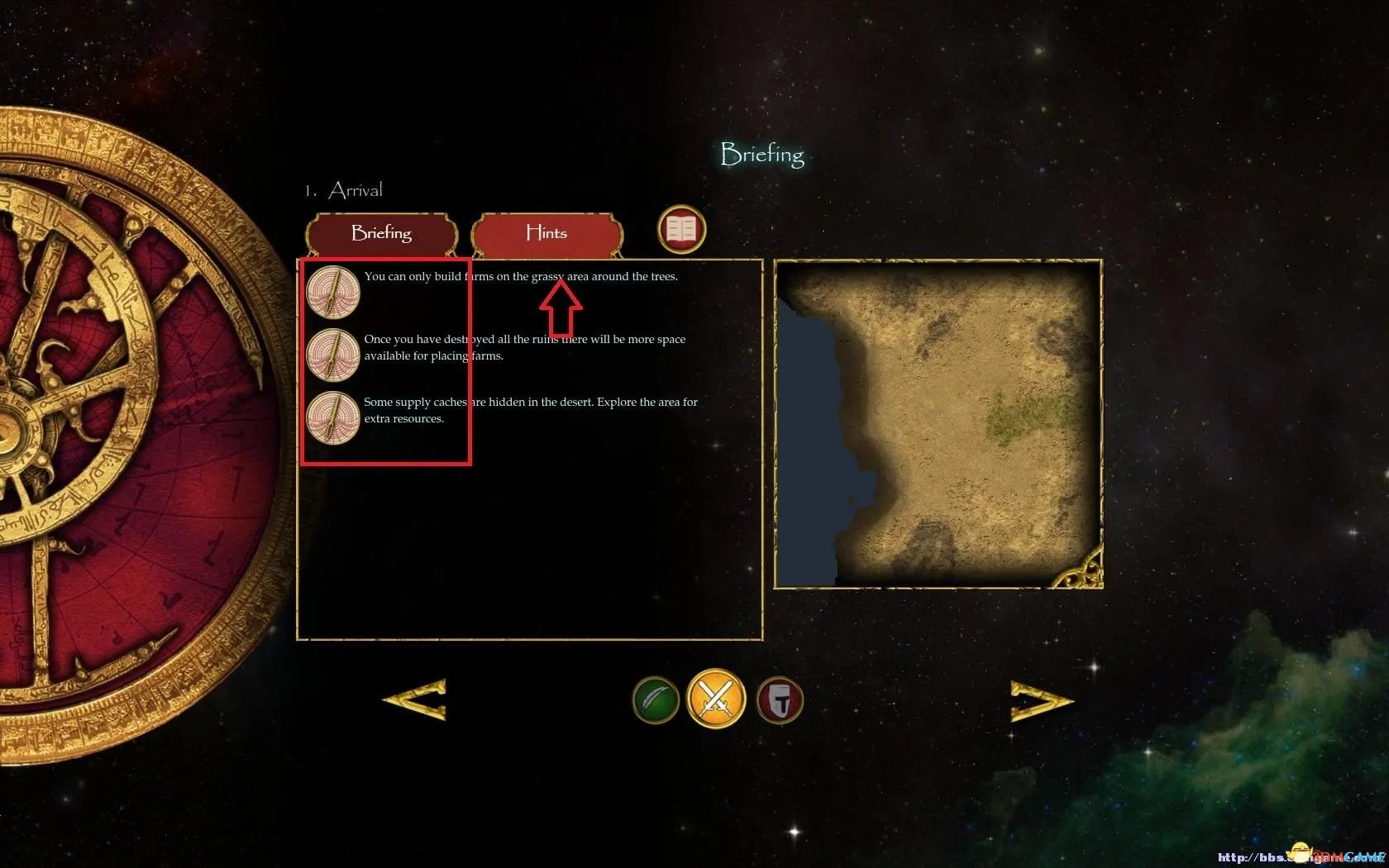Choose the crossed swords difficulty icon
Image resolution: width=1389 pixels, height=868 pixels.
(x=716, y=699)
